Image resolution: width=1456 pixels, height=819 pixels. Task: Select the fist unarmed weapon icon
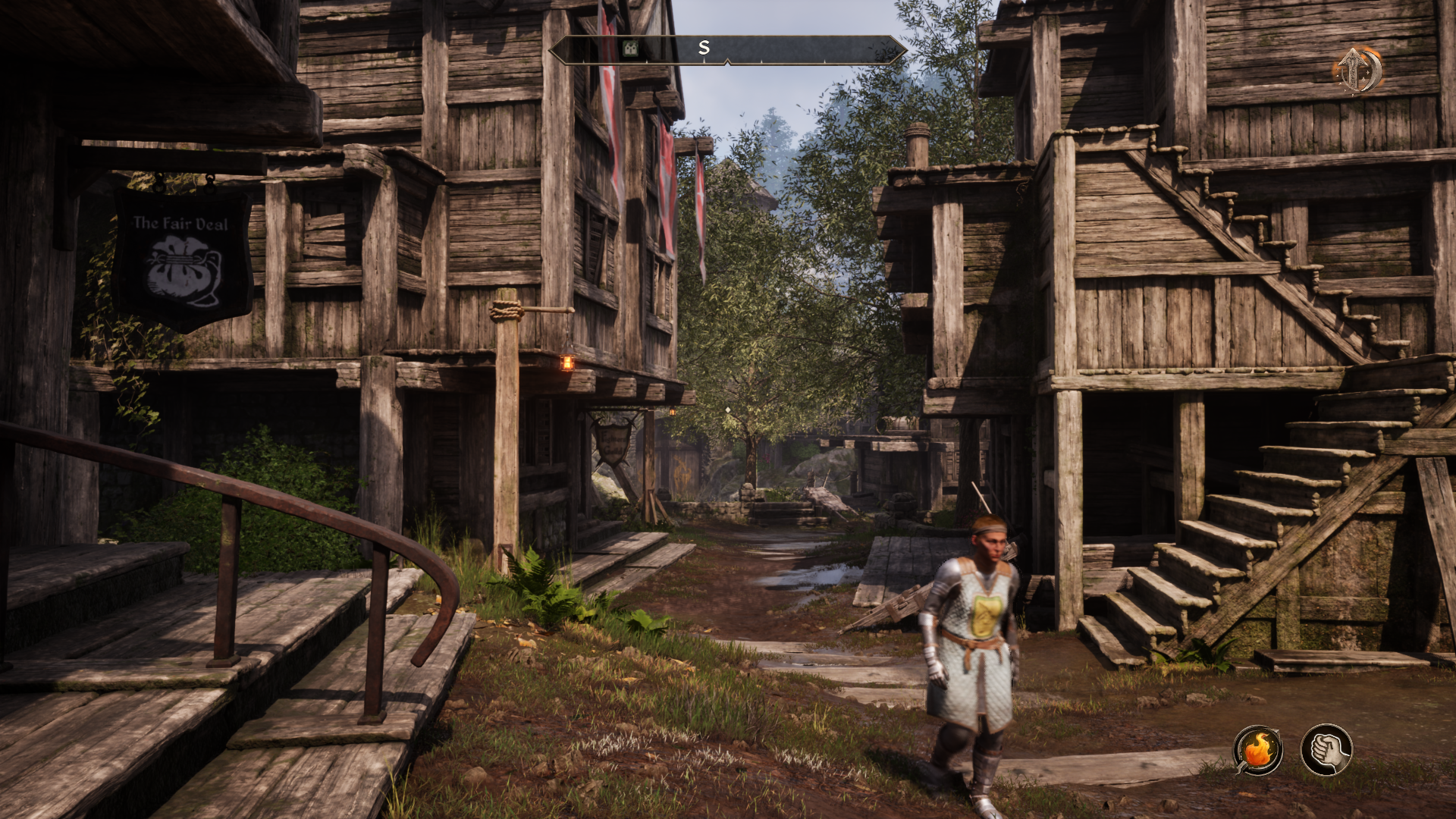[1326, 750]
